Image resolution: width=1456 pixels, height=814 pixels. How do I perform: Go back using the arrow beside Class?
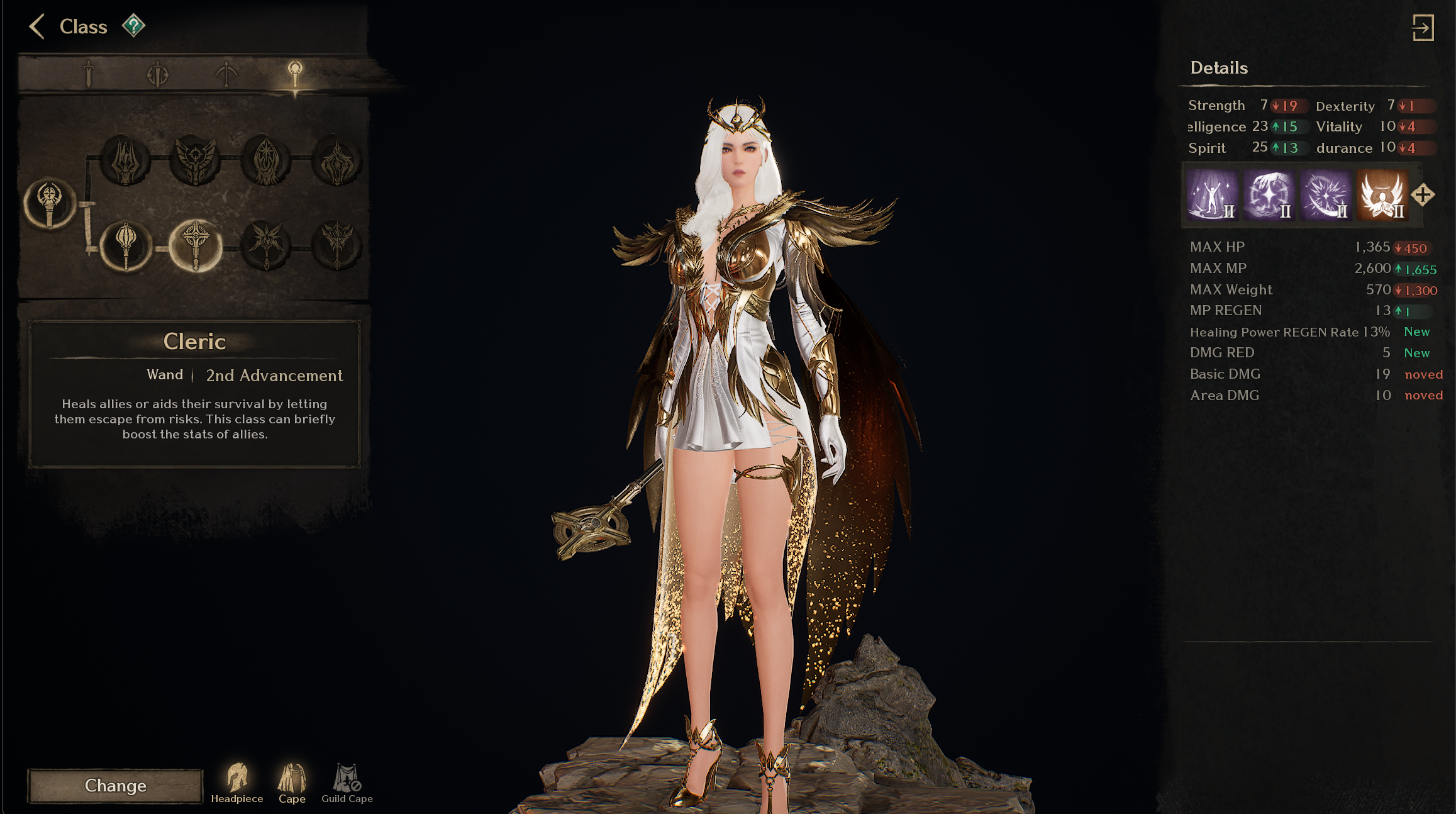37,26
